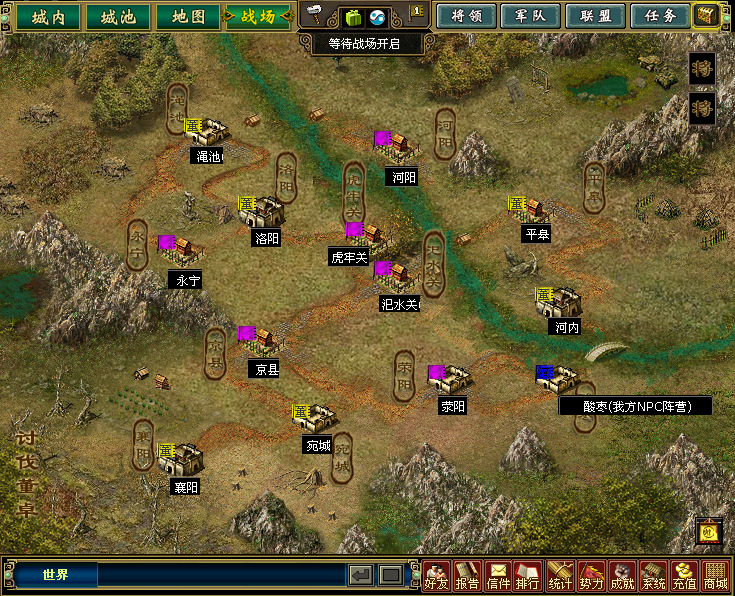Open the 系统 system settings
The width and height of the screenshot is (735, 596).
(653, 576)
